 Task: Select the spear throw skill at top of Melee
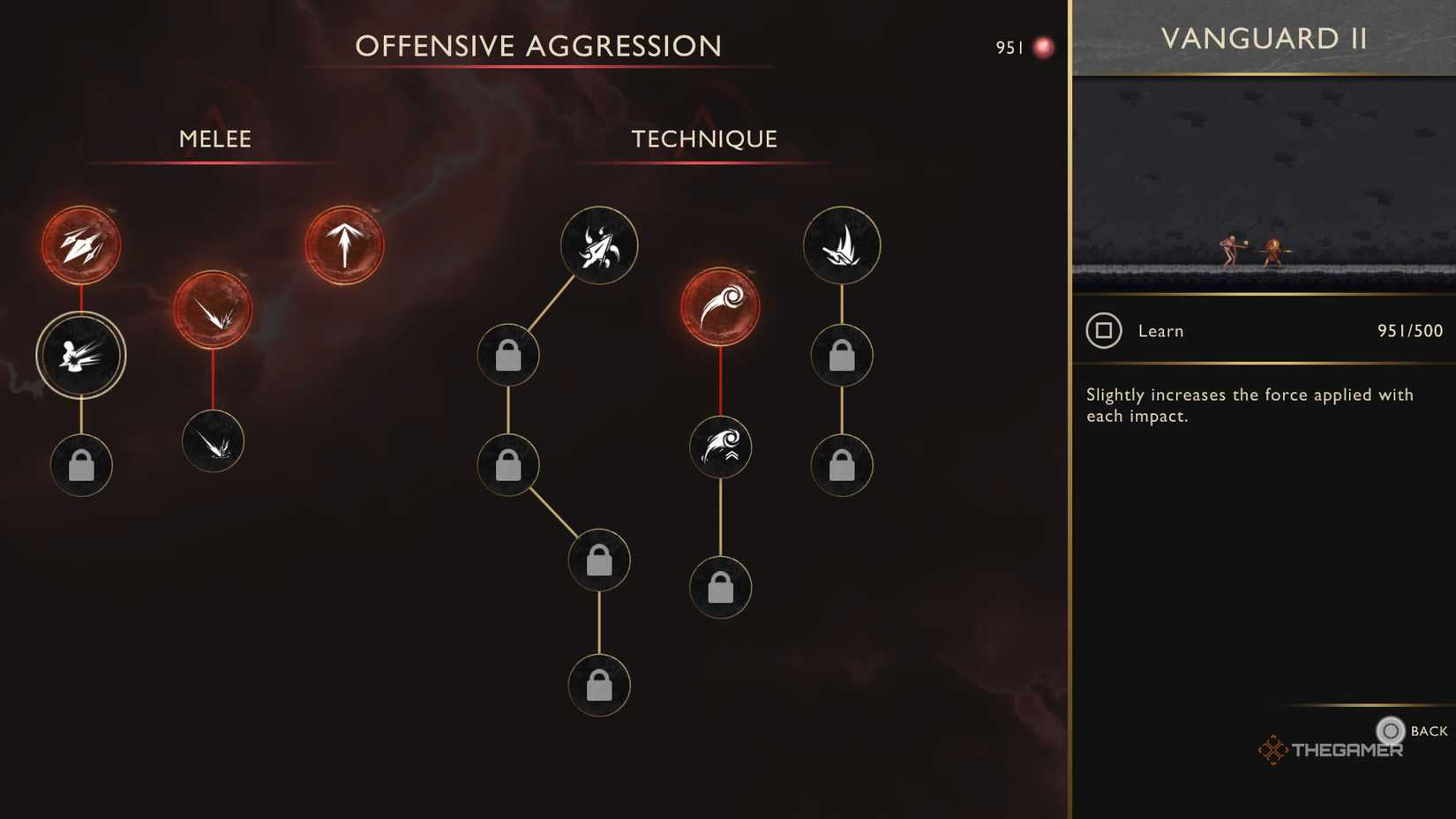coord(81,244)
